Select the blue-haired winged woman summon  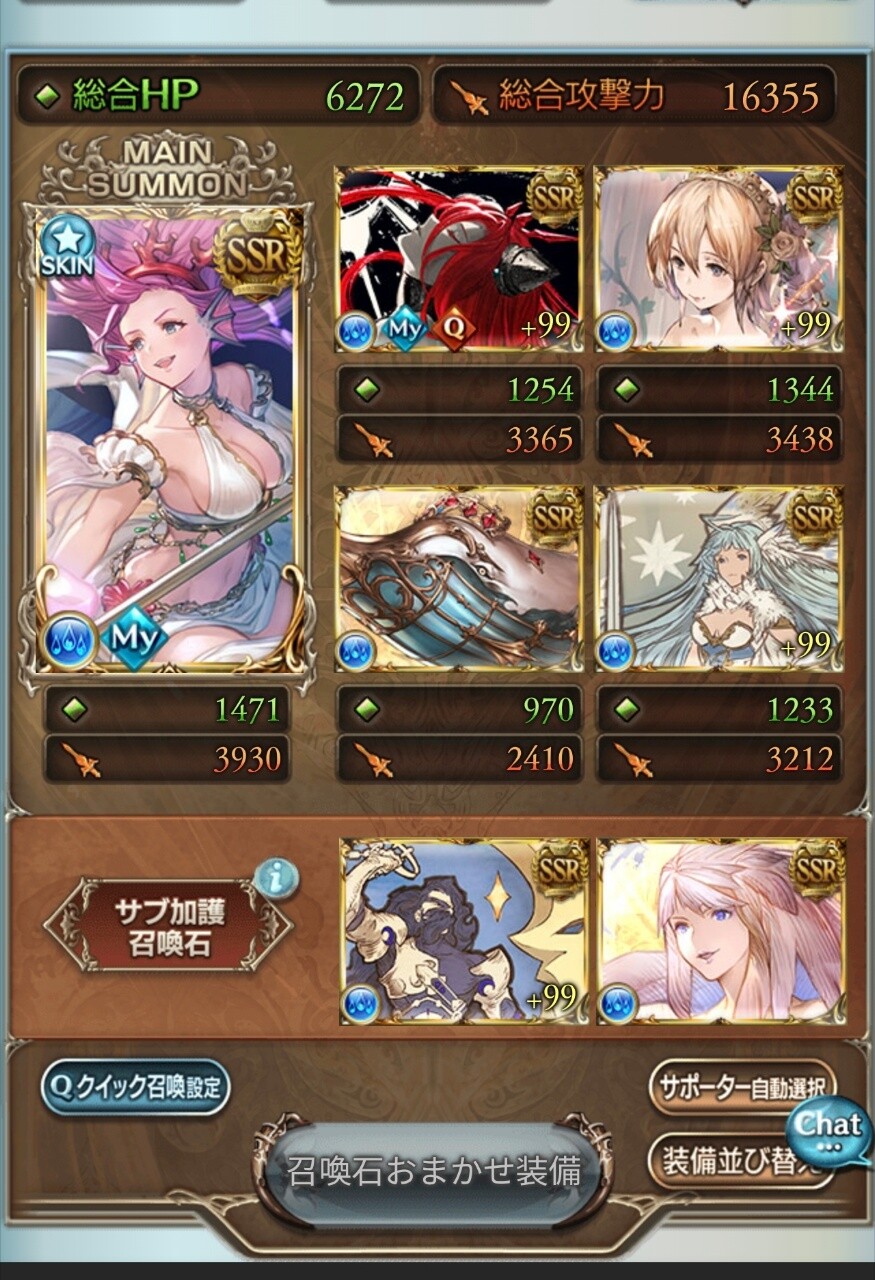tap(718, 578)
